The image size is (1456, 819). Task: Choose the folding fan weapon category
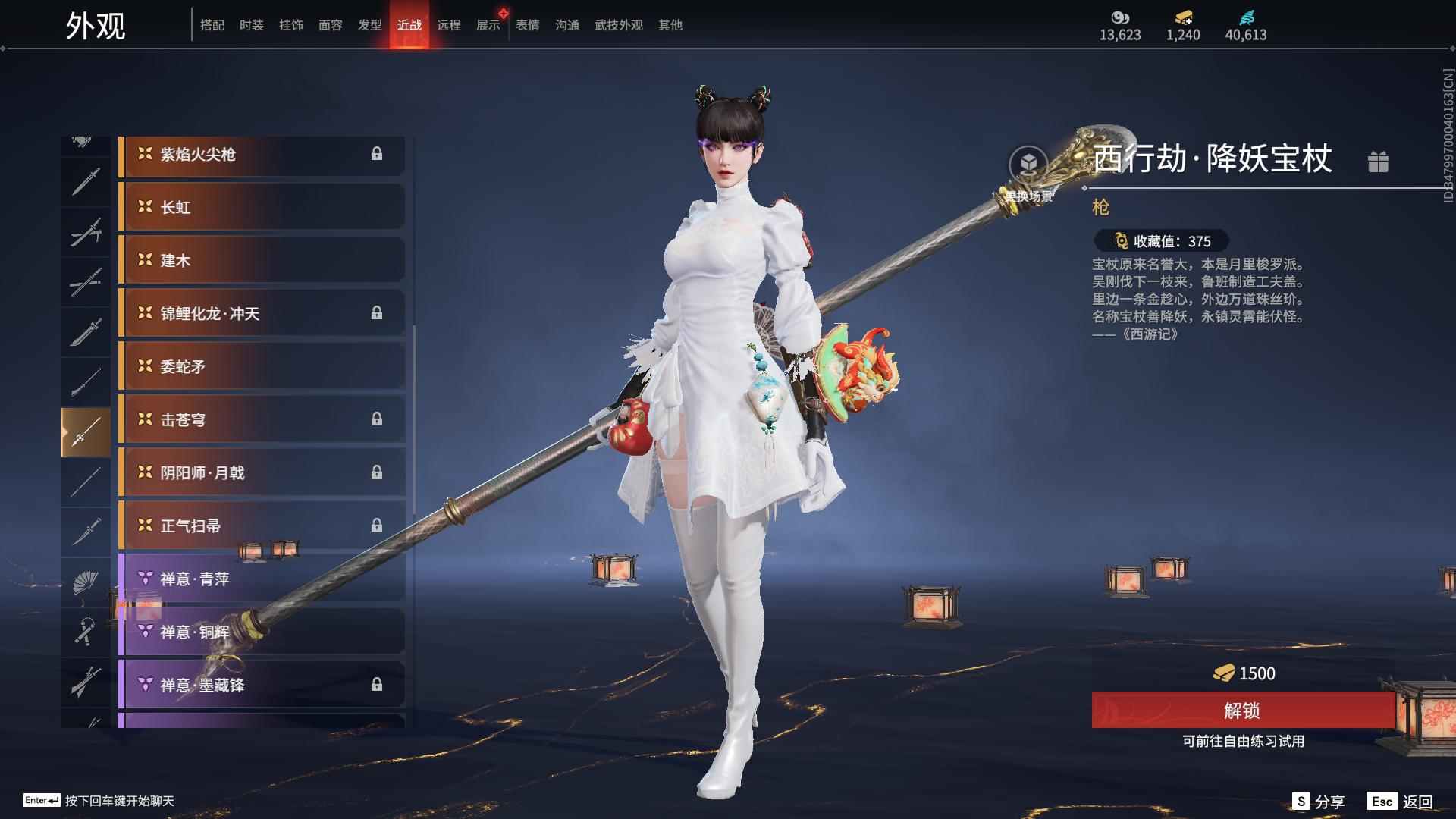pos(85,582)
